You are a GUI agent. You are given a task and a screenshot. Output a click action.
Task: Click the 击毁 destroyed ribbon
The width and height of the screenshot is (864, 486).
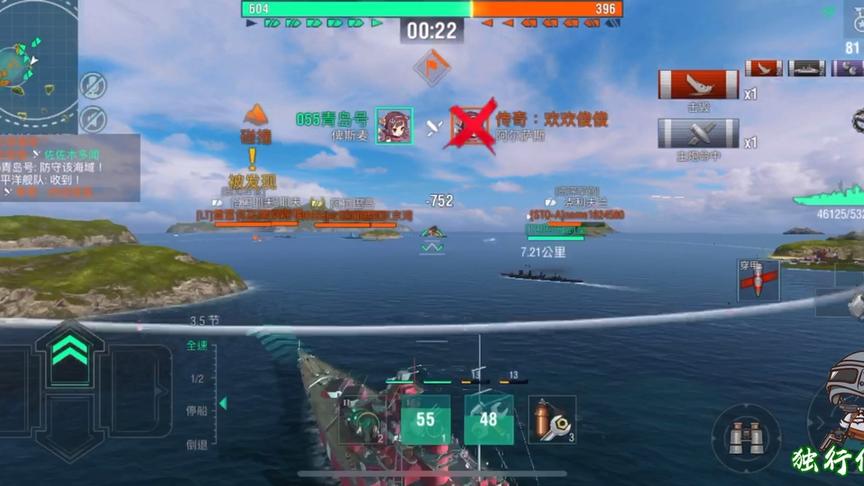(698, 85)
